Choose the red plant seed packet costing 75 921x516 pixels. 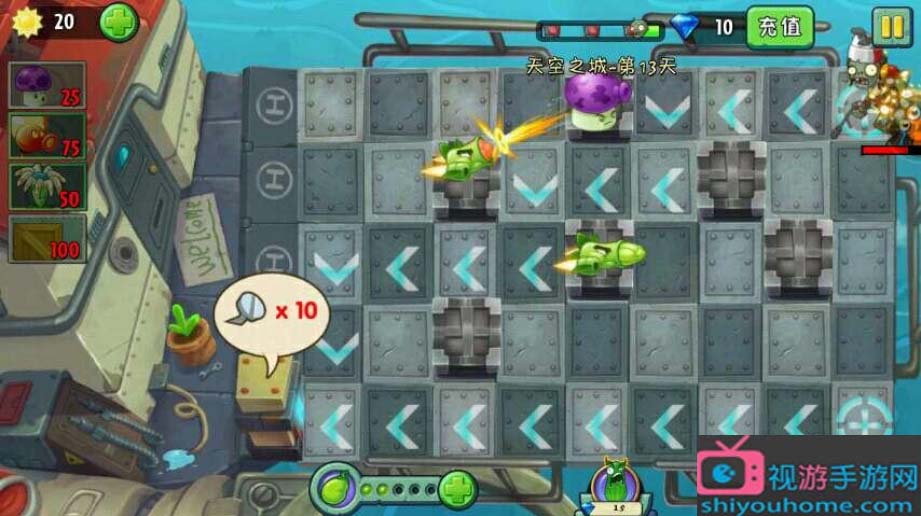tap(47, 136)
